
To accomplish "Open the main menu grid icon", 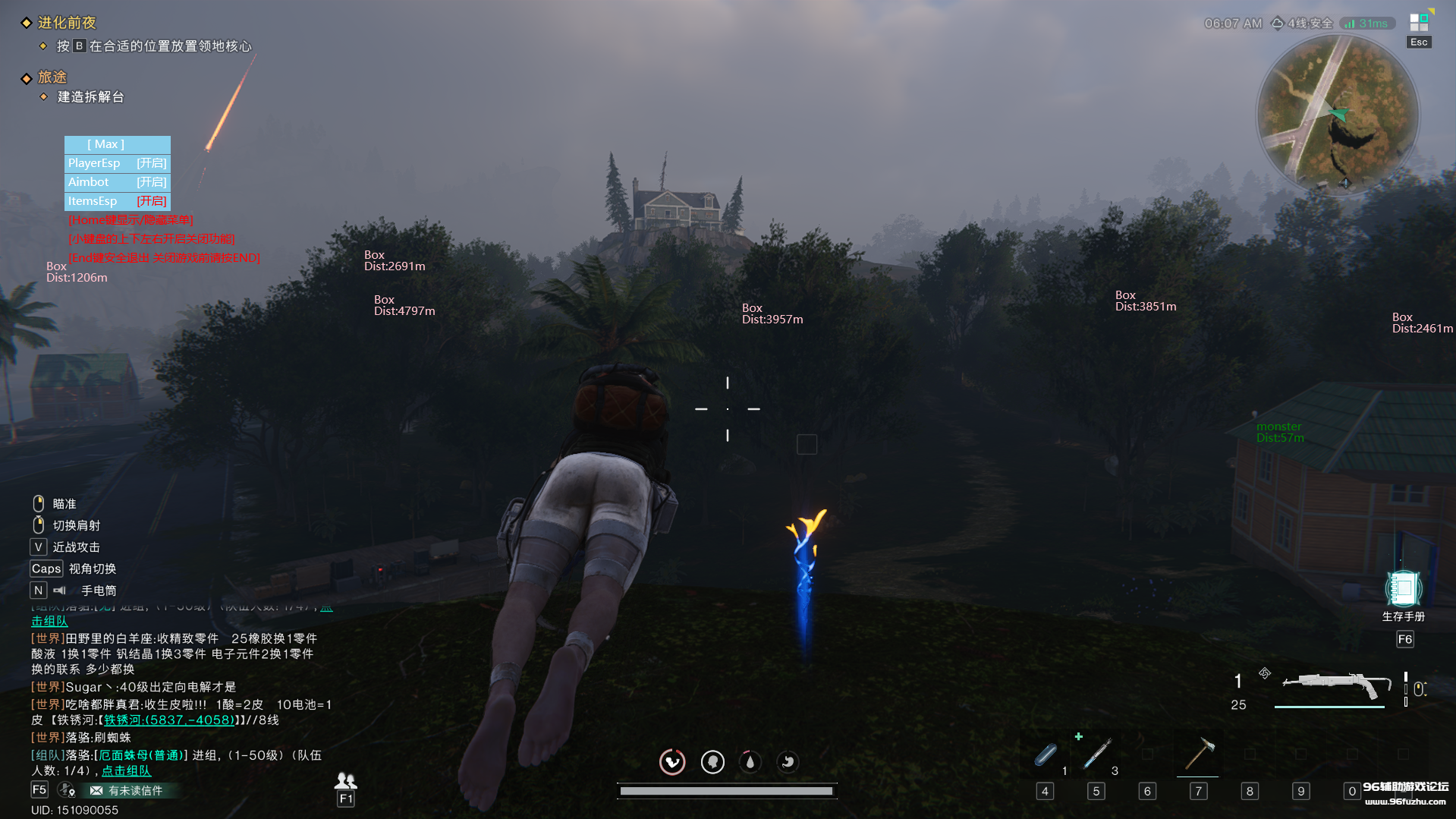I will click(1418, 22).
